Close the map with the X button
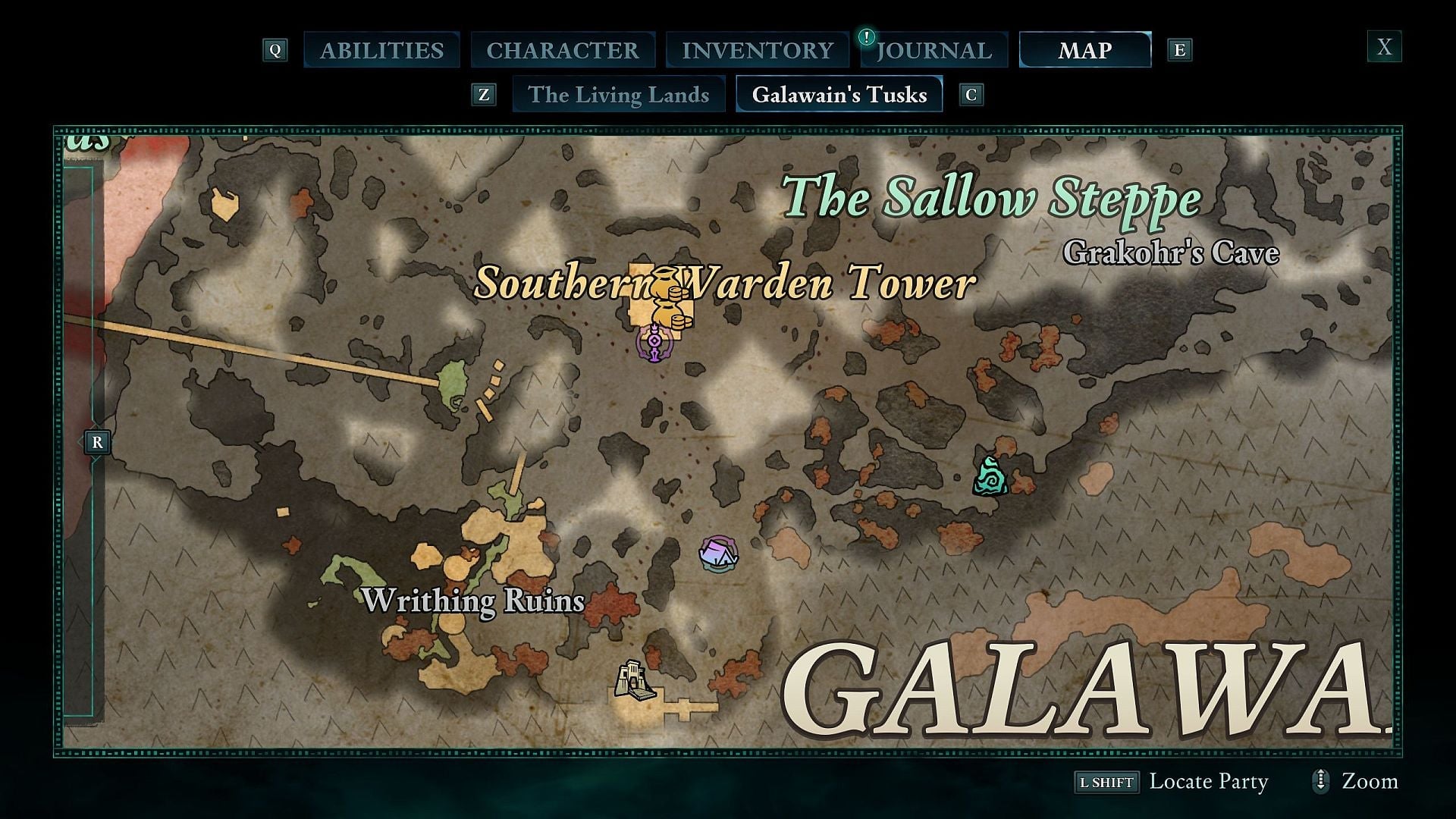Screen dimensions: 1456x819 (1385, 48)
